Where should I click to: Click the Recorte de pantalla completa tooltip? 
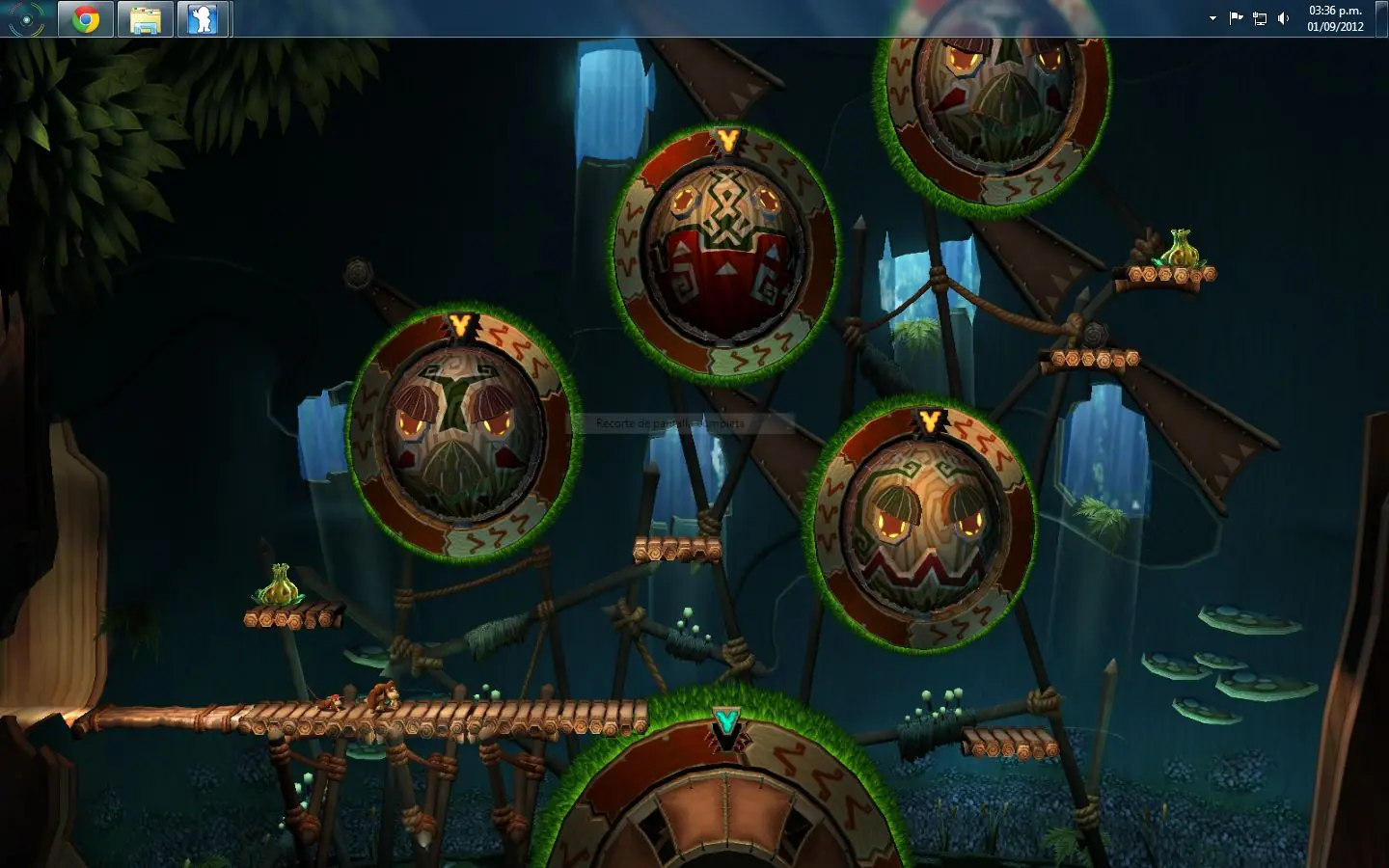pos(671,422)
